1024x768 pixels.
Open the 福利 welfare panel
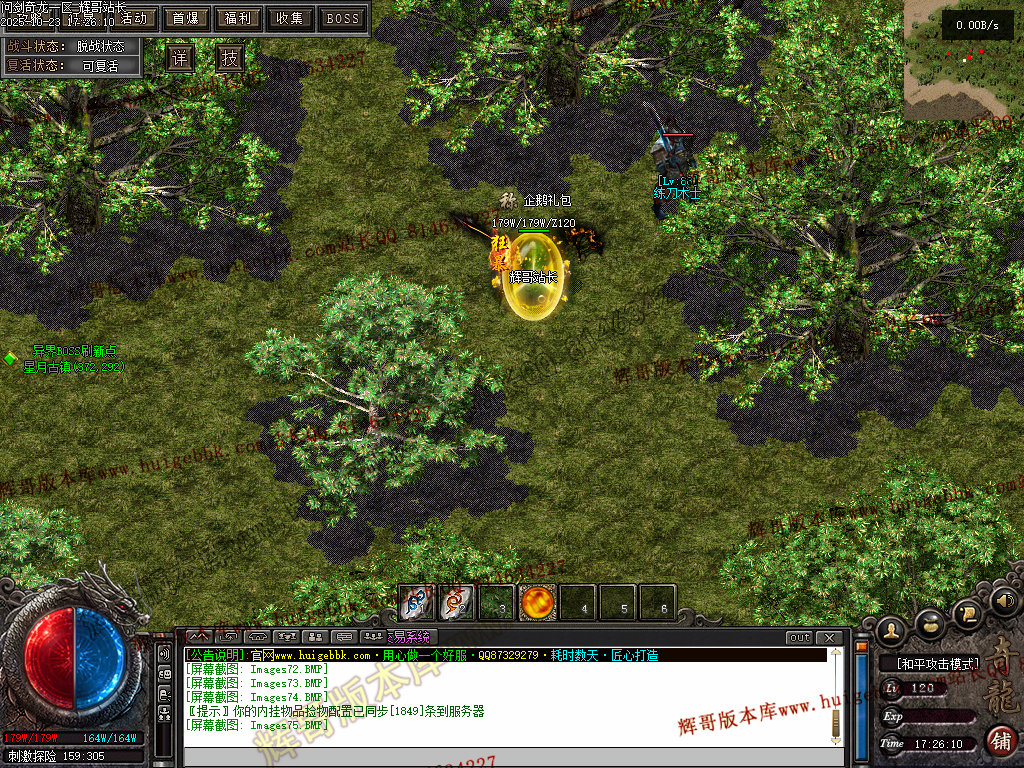pos(238,18)
